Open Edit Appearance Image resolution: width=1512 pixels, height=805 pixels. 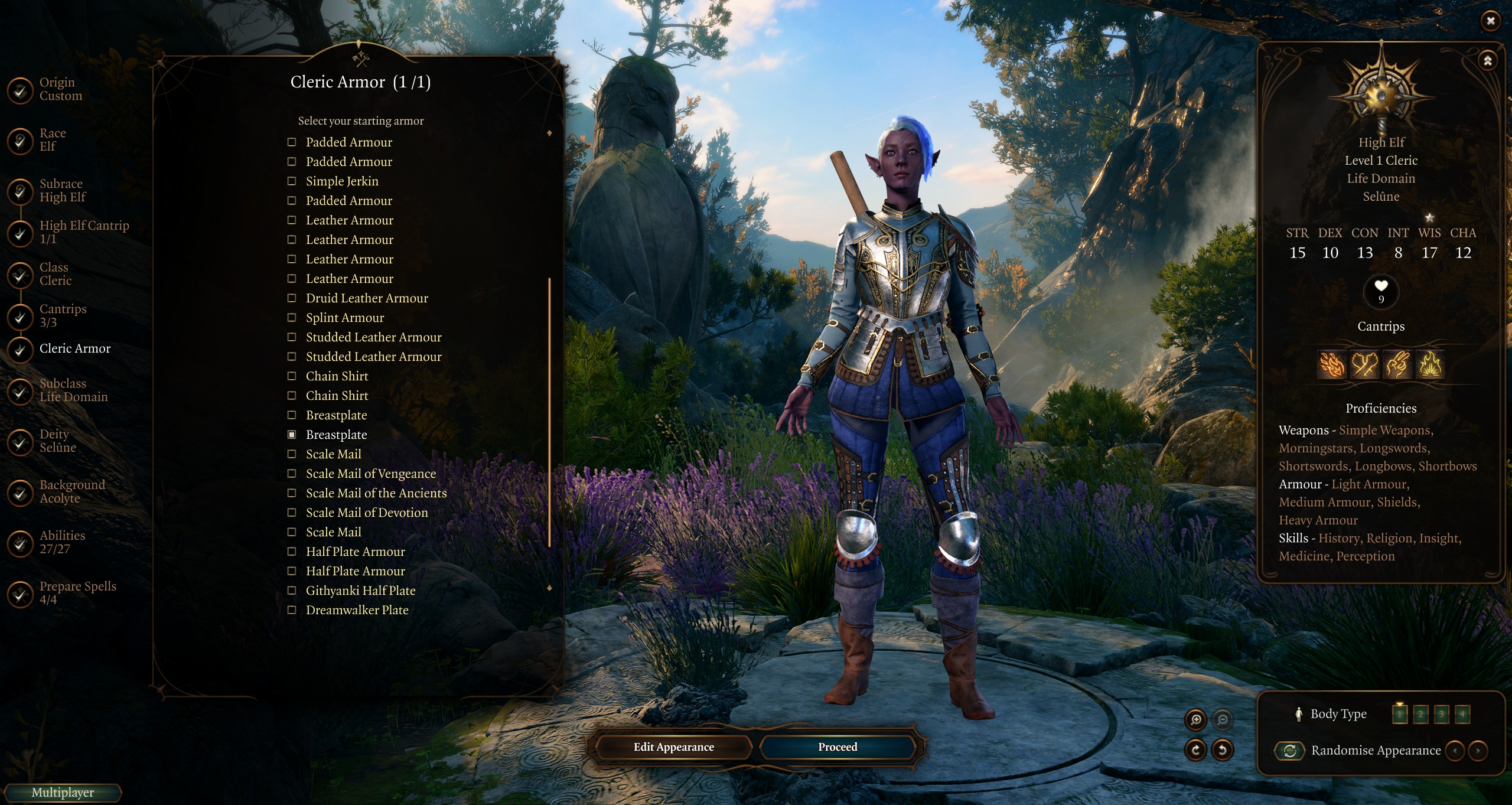[673, 747]
